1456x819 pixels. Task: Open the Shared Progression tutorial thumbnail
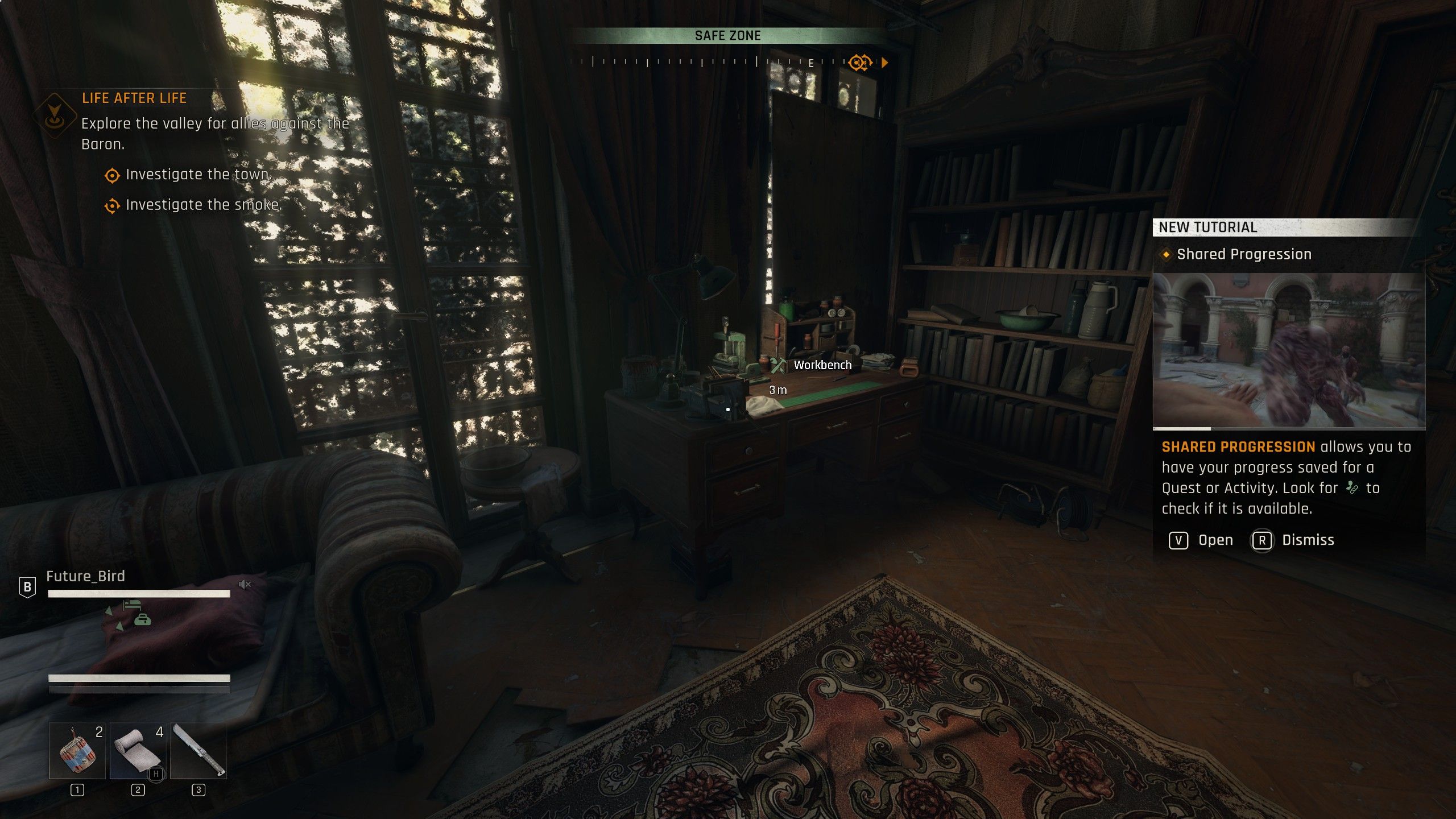pos(1289,350)
